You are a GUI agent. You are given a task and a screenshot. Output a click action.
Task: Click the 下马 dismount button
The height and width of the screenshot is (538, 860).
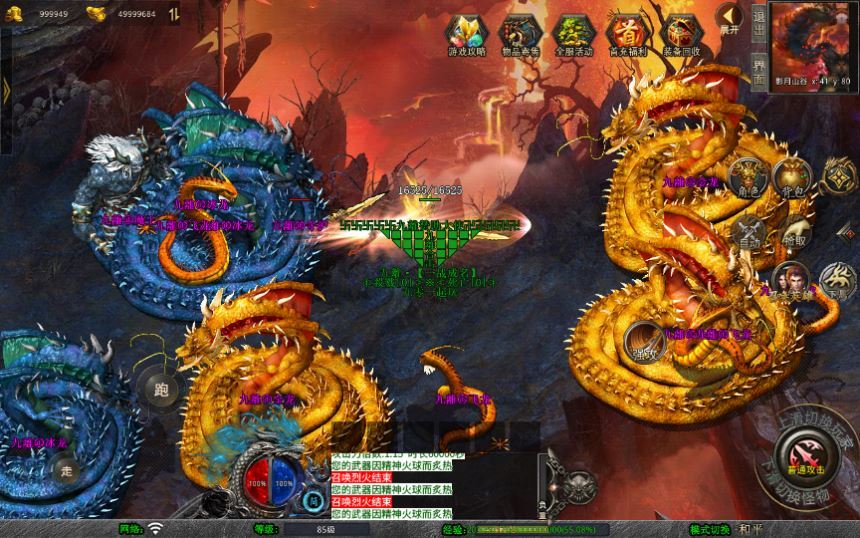point(838,280)
